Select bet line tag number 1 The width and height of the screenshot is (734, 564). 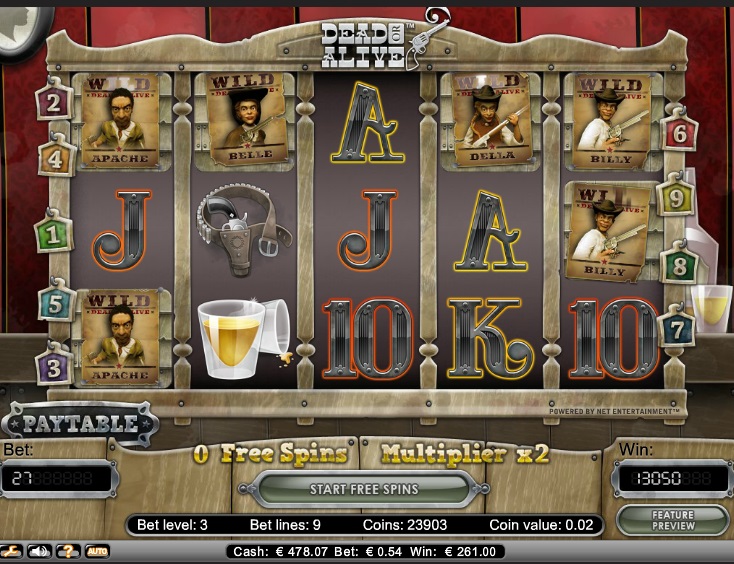pyautogui.click(x=53, y=236)
